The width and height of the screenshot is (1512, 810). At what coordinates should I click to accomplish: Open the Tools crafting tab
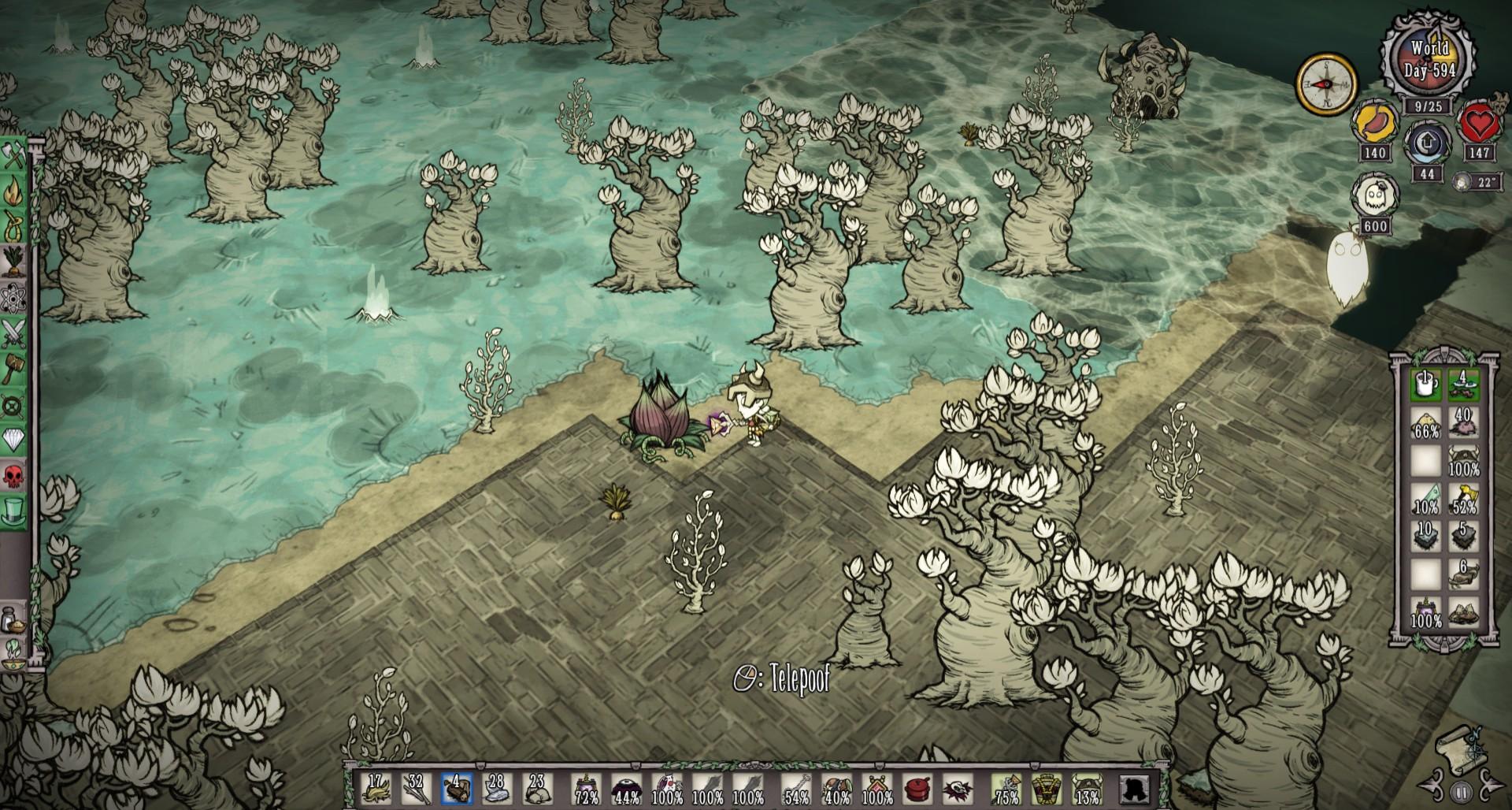14,156
